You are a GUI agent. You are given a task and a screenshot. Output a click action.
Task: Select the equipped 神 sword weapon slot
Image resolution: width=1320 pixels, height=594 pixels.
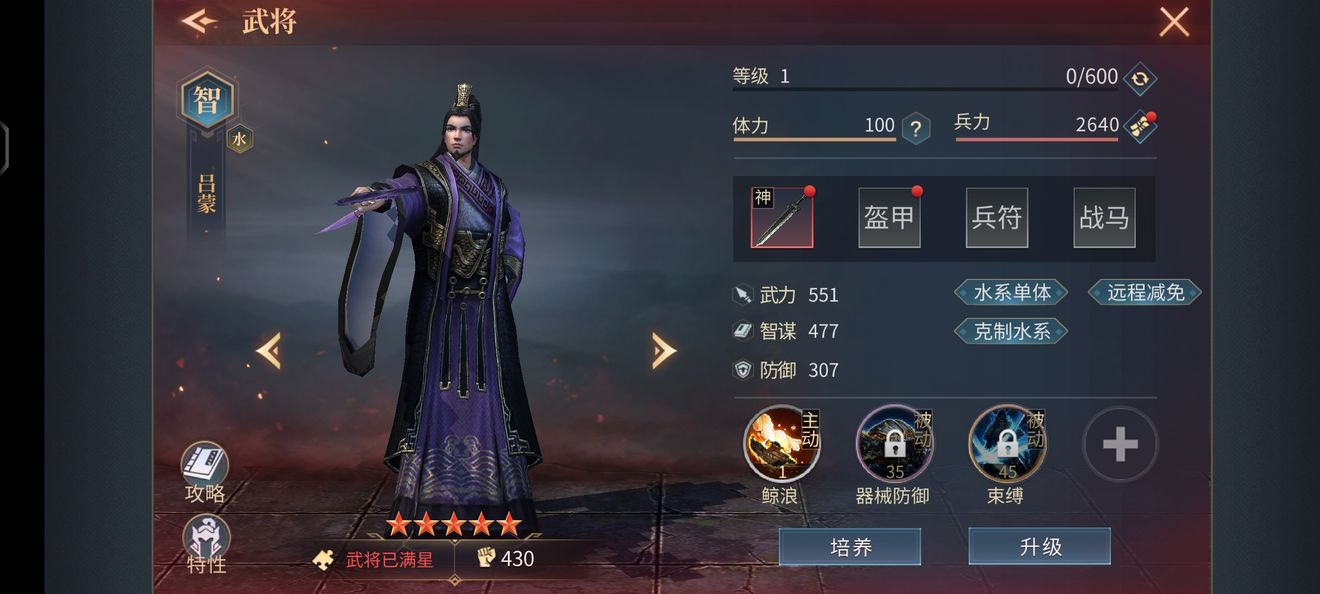(x=782, y=217)
